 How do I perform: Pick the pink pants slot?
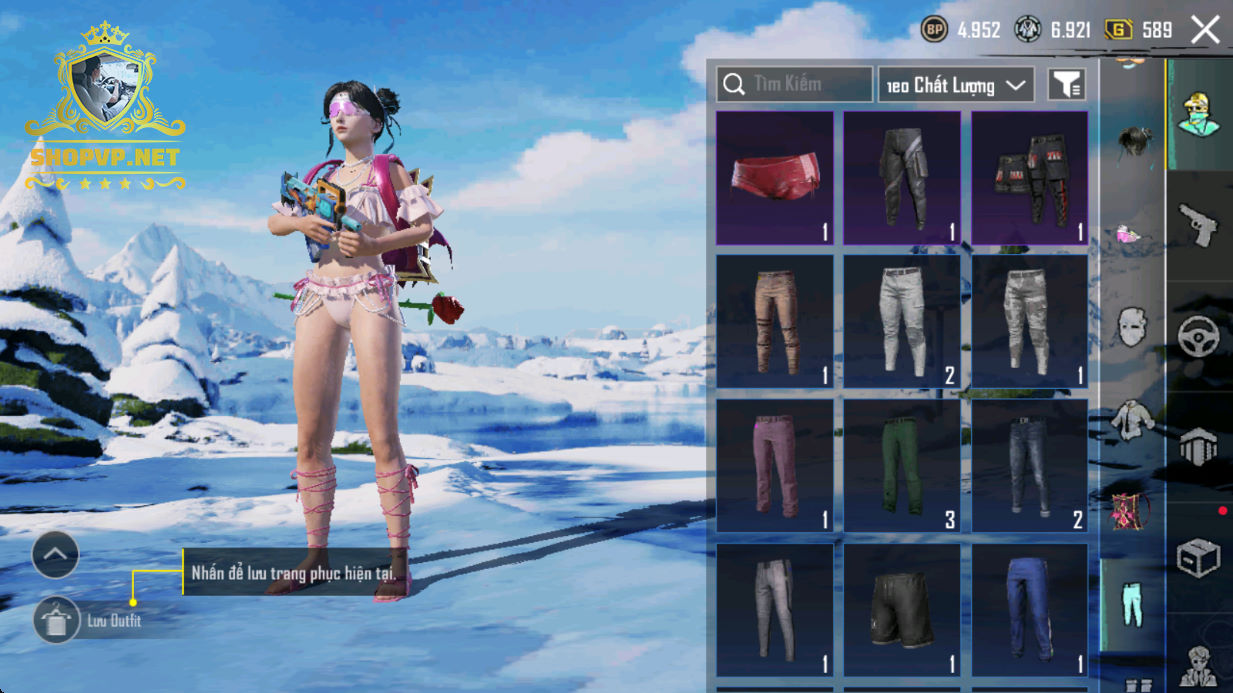point(775,465)
